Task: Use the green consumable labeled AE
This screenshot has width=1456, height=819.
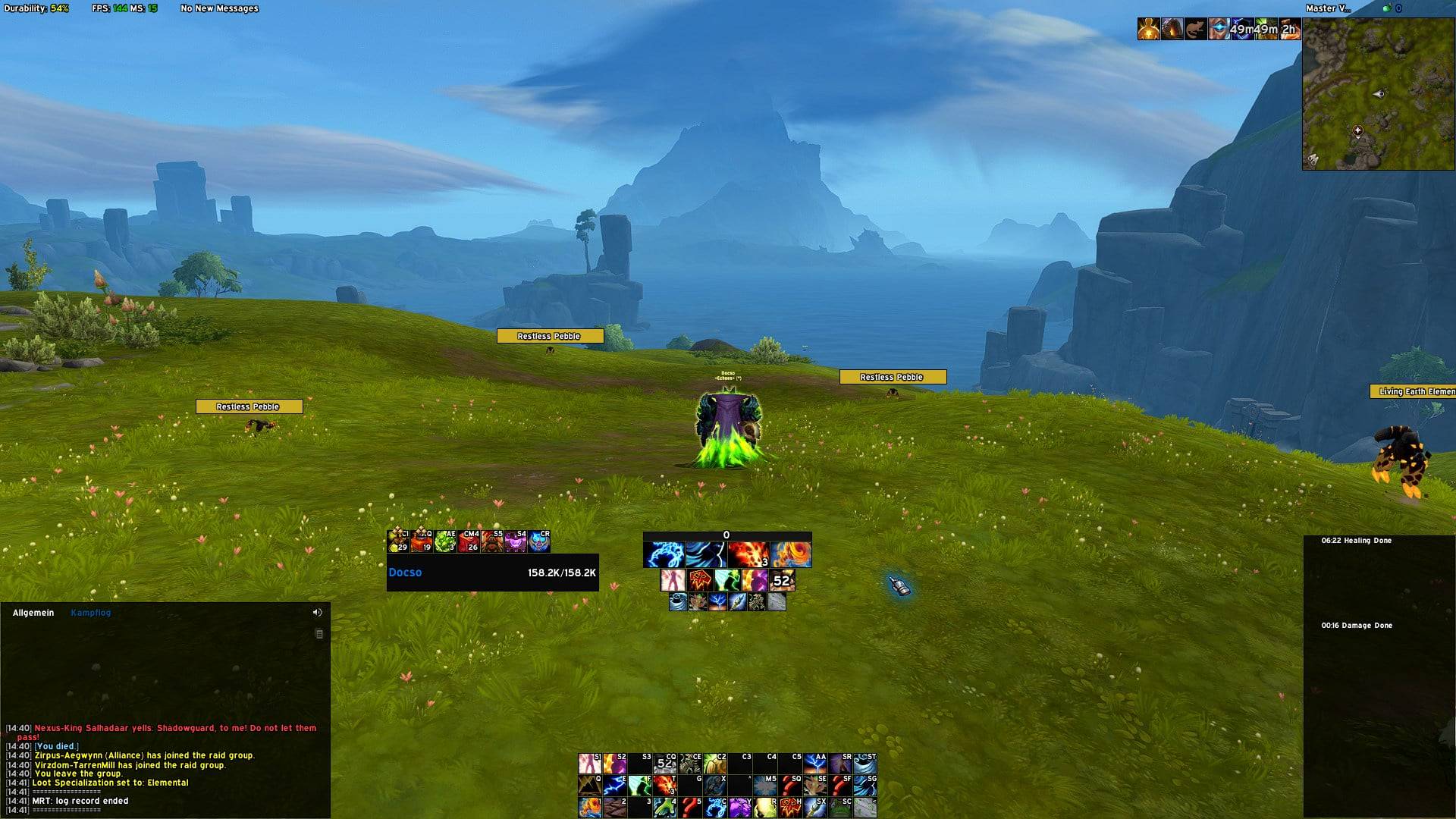Action: 446,541
